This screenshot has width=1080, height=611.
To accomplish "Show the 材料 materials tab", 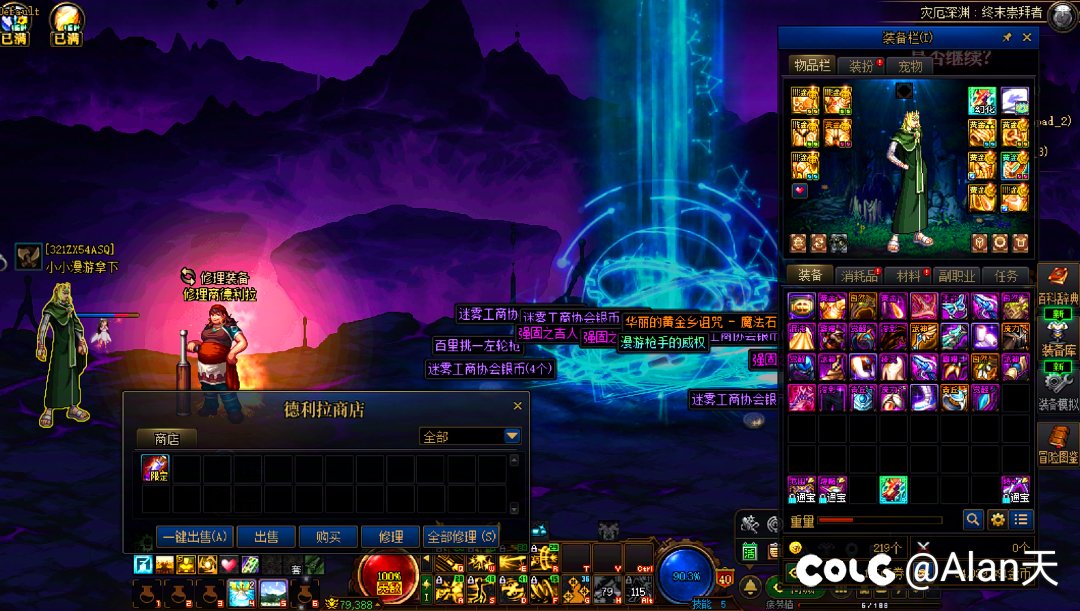I will 909,275.
